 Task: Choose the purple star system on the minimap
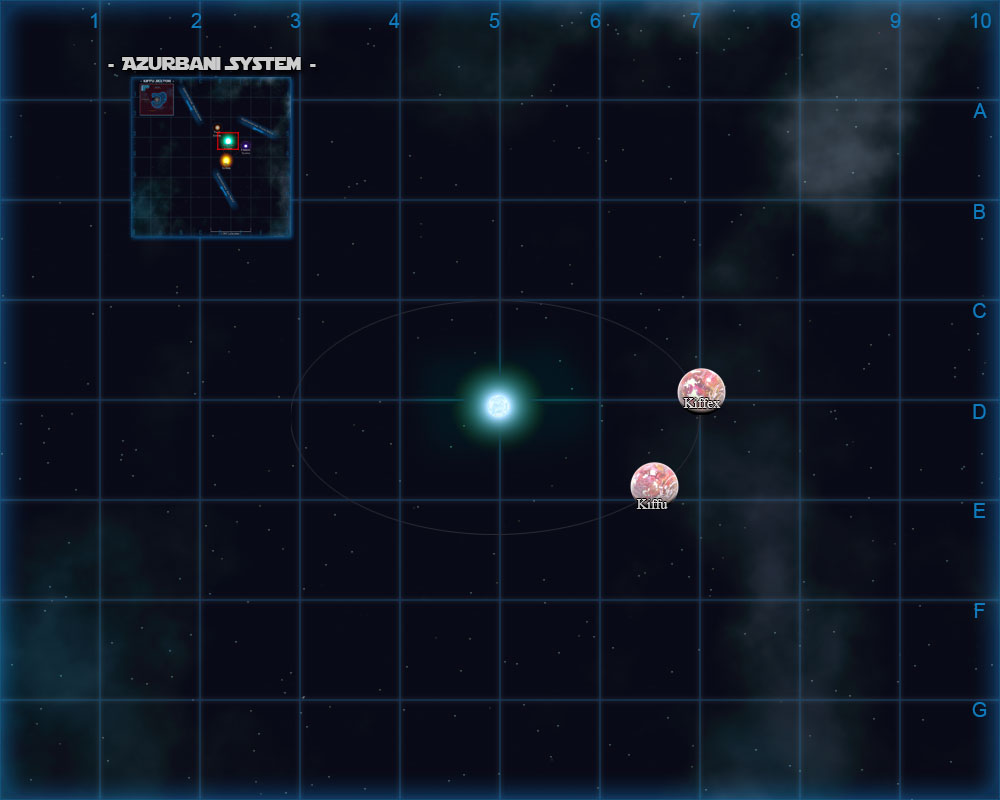pyautogui.click(x=246, y=146)
